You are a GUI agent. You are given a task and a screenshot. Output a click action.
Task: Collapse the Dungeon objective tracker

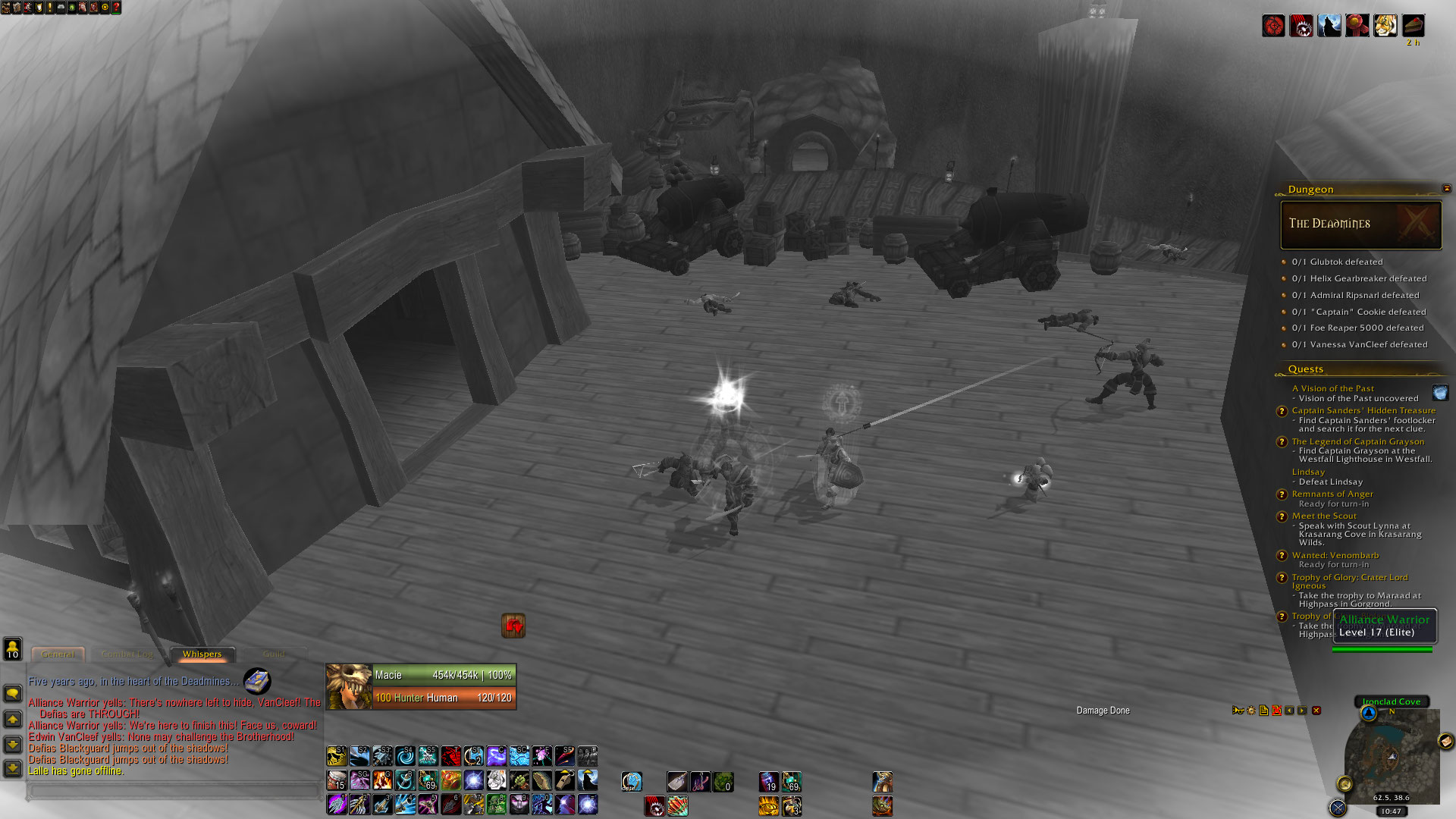1446,189
